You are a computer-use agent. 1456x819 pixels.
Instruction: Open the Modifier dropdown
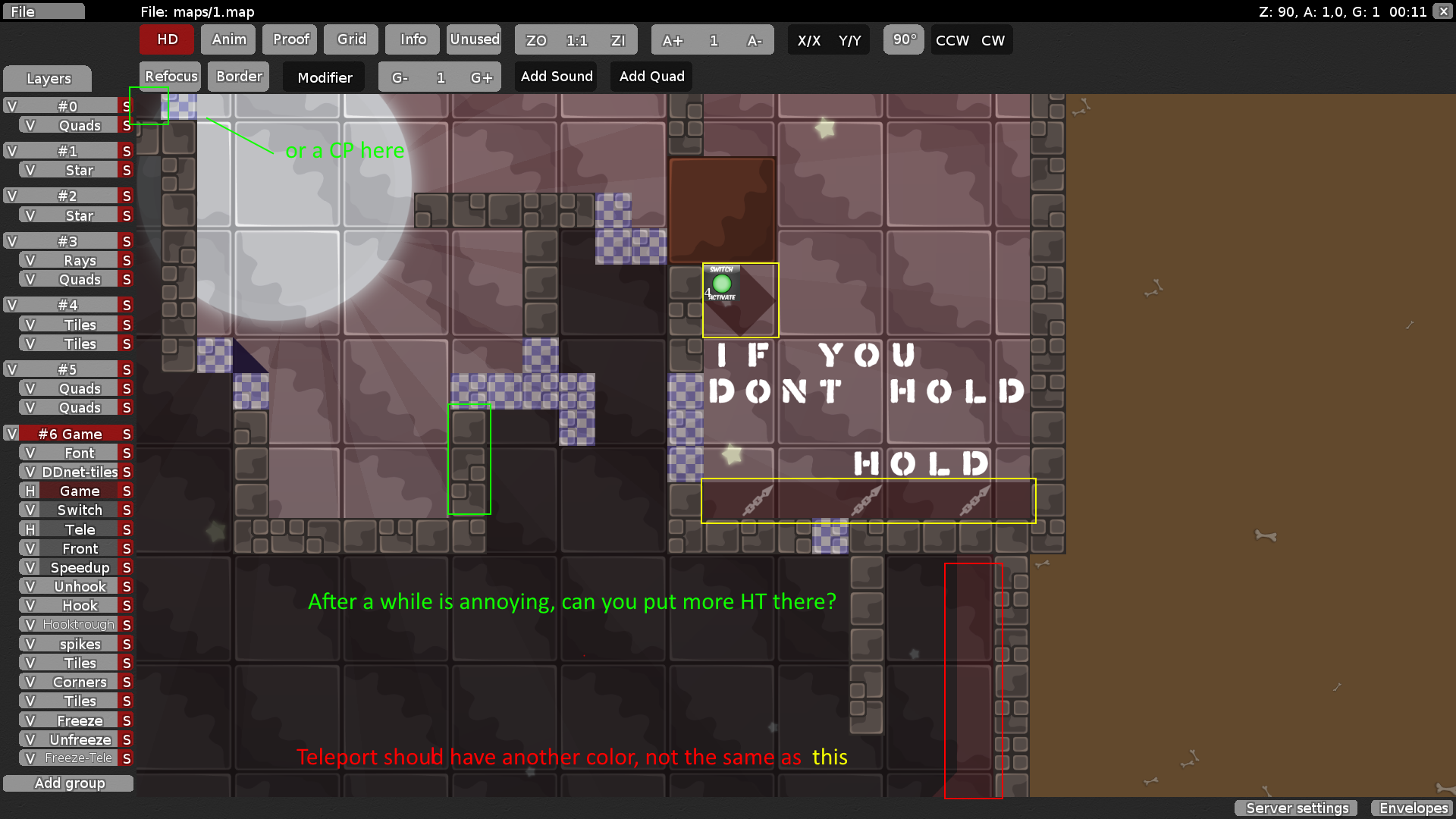(324, 77)
